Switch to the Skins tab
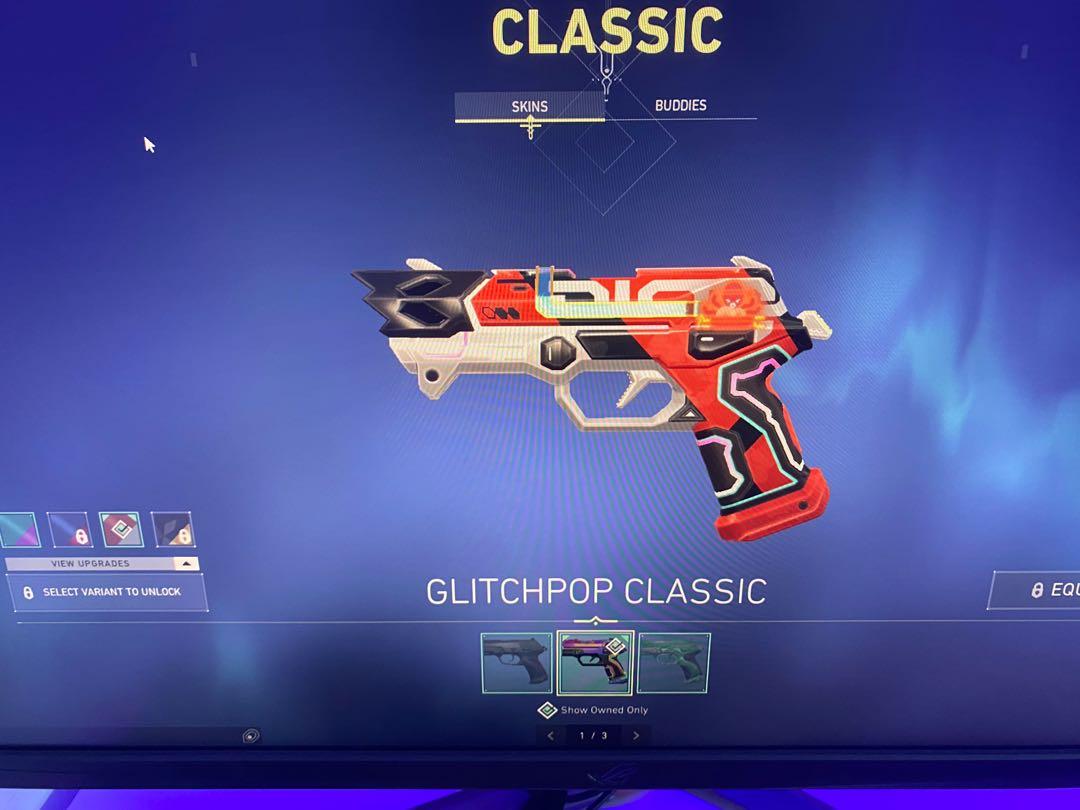The height and width of the screenshot is (810, 1080). tap(529, 106)
